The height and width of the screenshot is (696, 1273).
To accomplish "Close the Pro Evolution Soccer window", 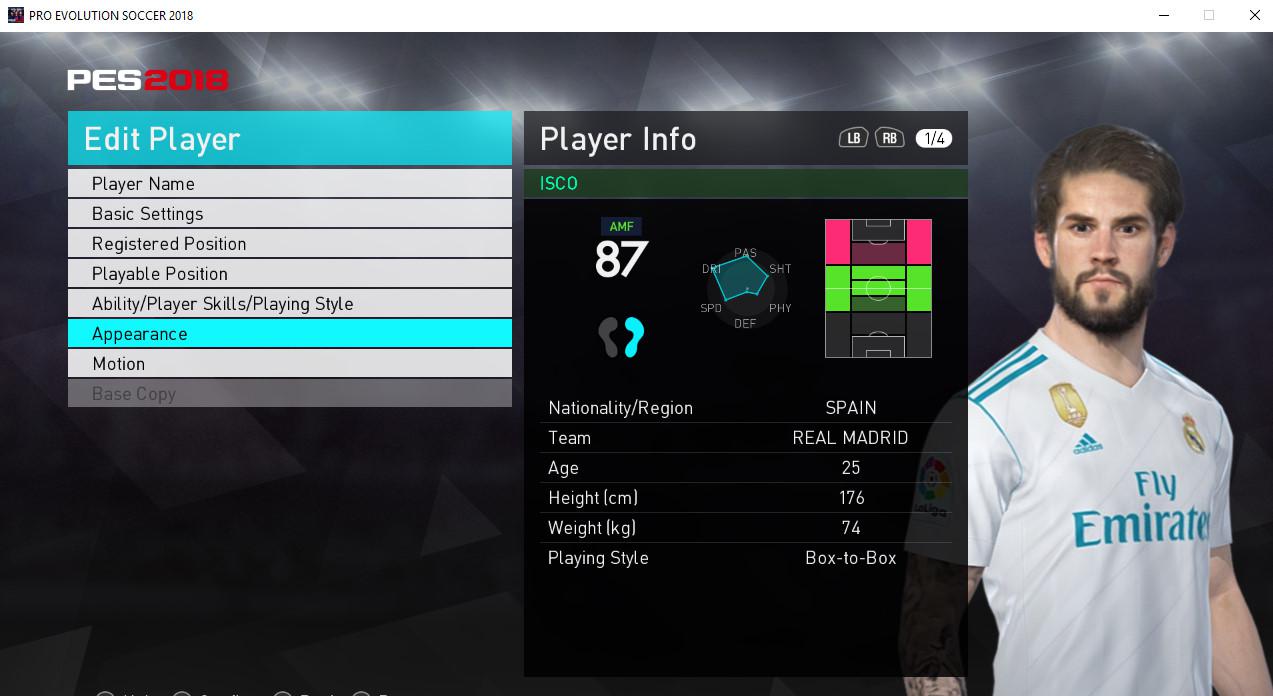I will click(1254, 15).
